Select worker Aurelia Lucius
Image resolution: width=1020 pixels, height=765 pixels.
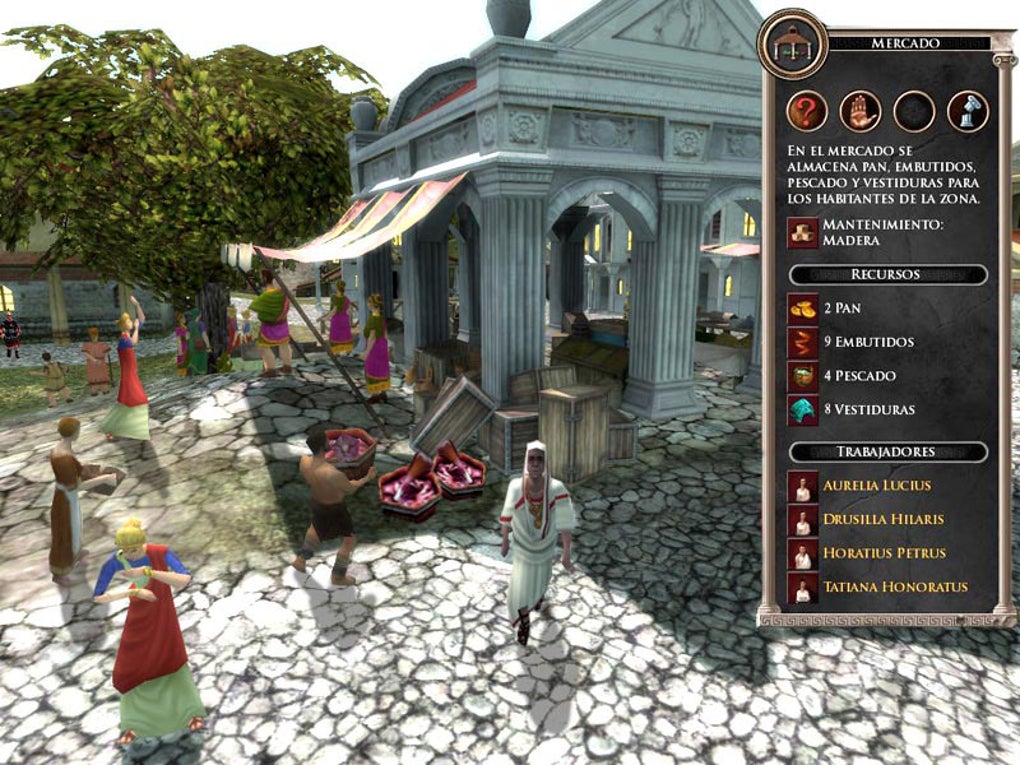876,486
